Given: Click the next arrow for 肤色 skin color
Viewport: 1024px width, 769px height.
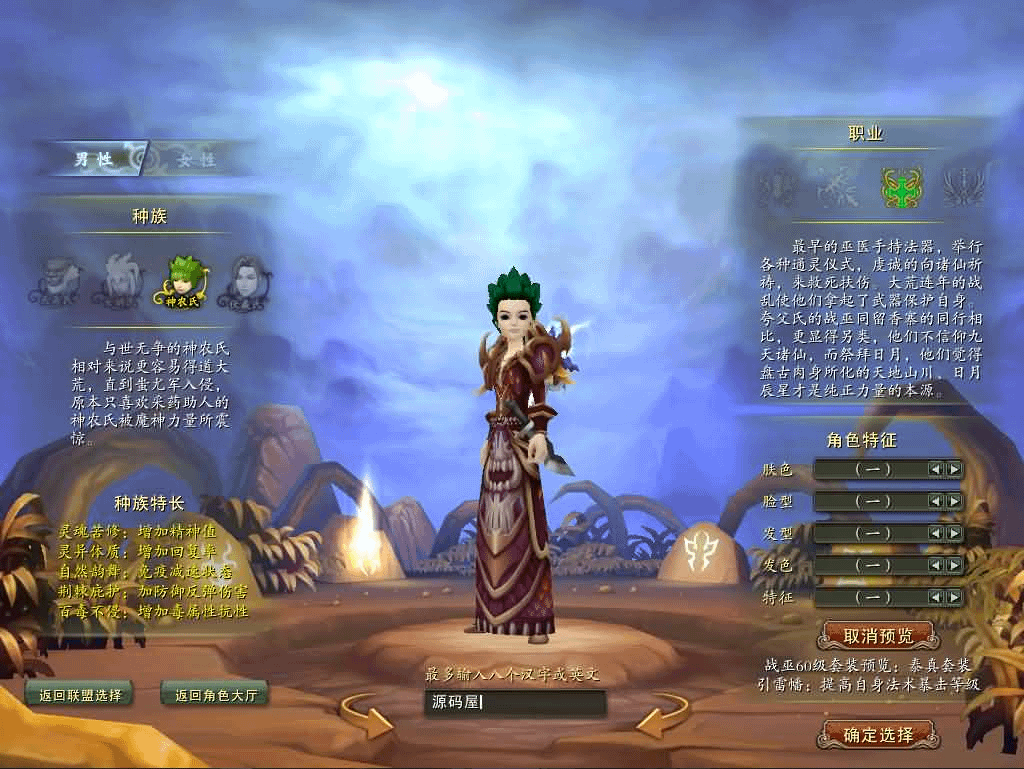Looking at the screenshot, I should (x=954, y=469).
